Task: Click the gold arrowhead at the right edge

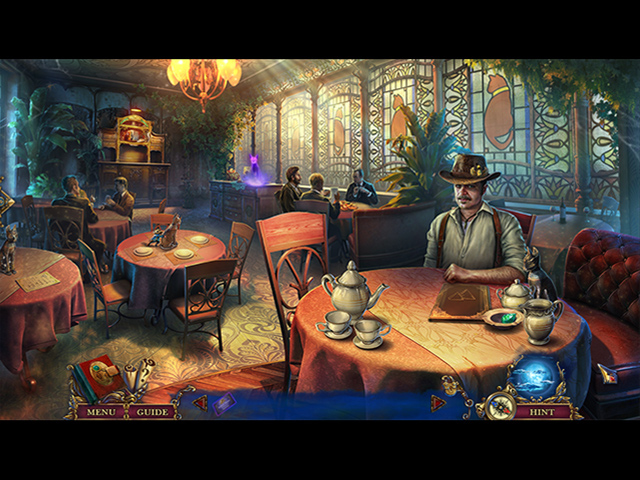Action: pyautogui.click(x=608, y=374)
